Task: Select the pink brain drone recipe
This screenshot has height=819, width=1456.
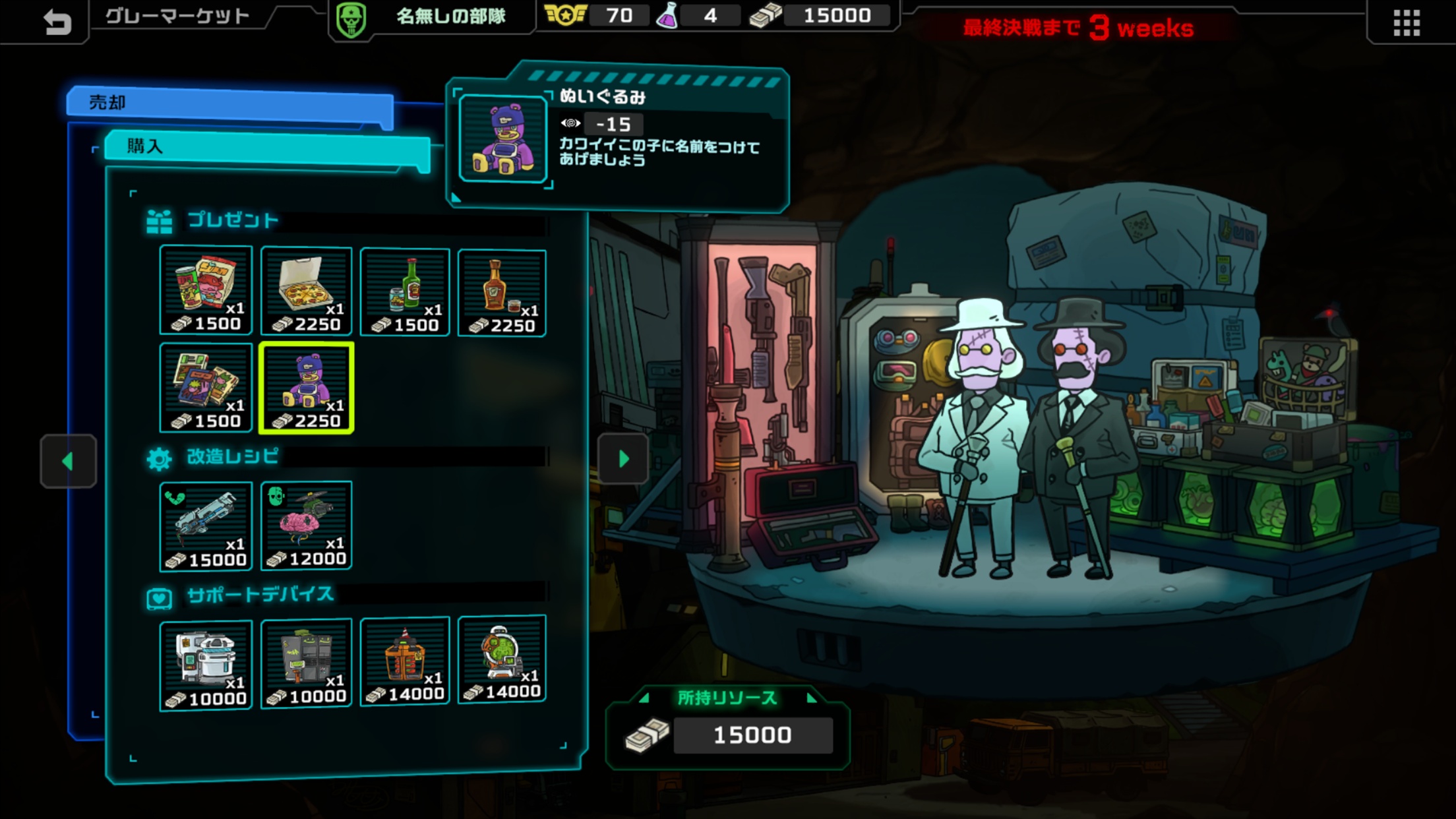Action: click(x=306, y=526)
